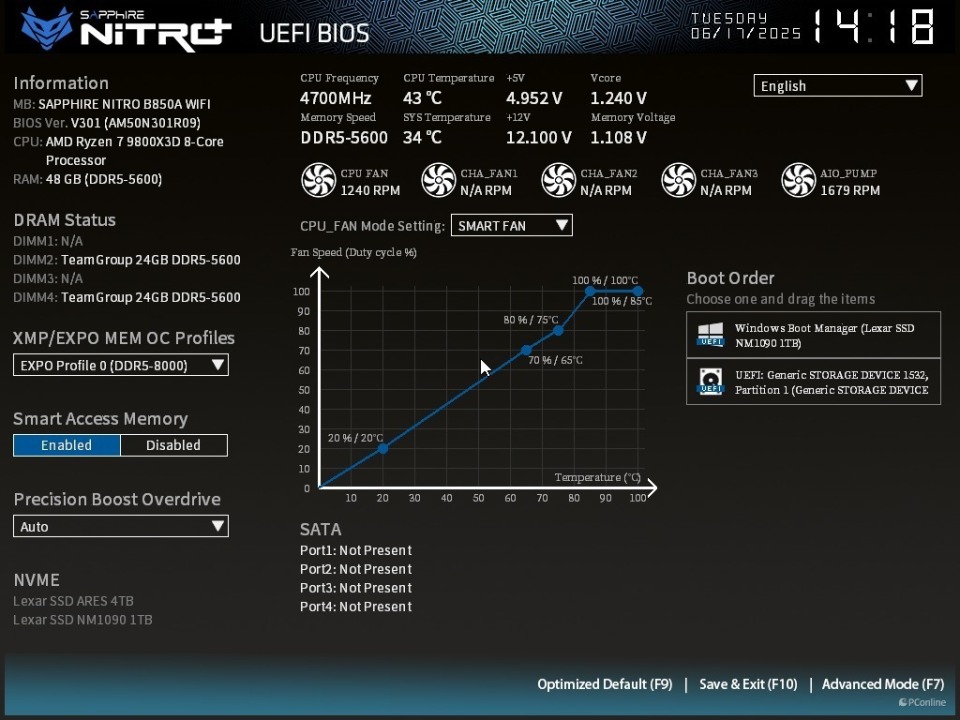Select the CPU FAN icon
The width and height of the screenshot is (960, 720).
[x=318, y=181]
